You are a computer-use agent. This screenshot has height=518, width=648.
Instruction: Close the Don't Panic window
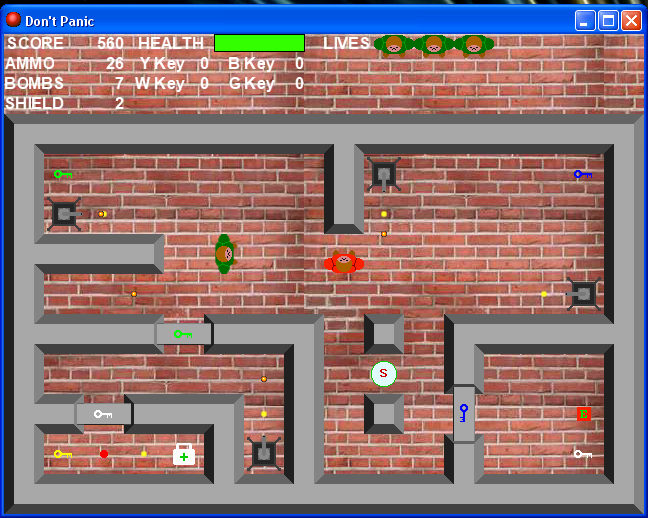pyautogui.click(x=631, y=20)
